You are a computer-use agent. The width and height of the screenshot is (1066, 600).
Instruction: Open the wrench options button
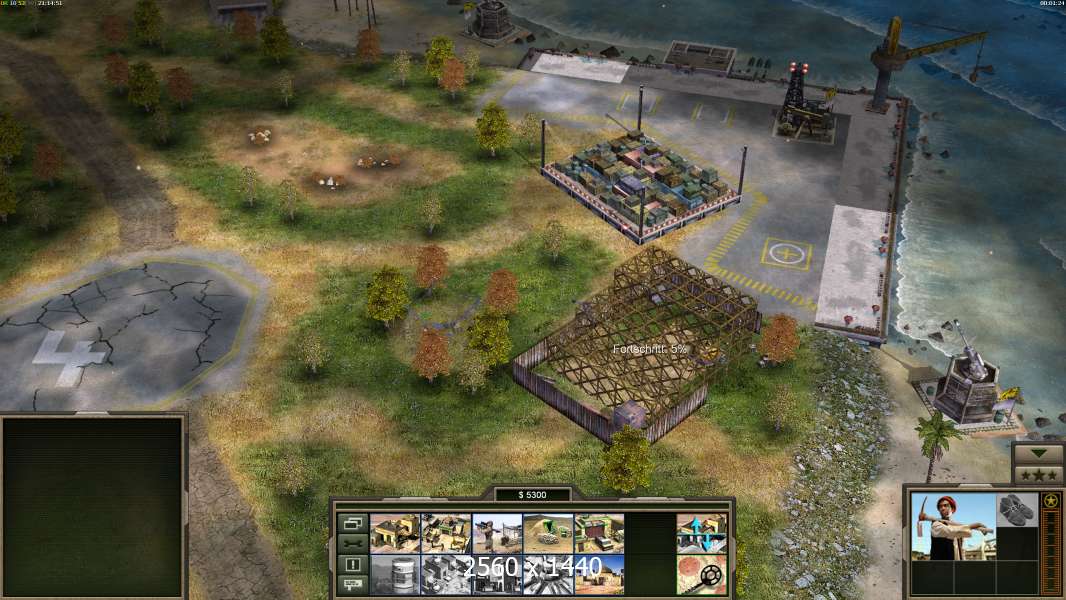tap(352, 543)
